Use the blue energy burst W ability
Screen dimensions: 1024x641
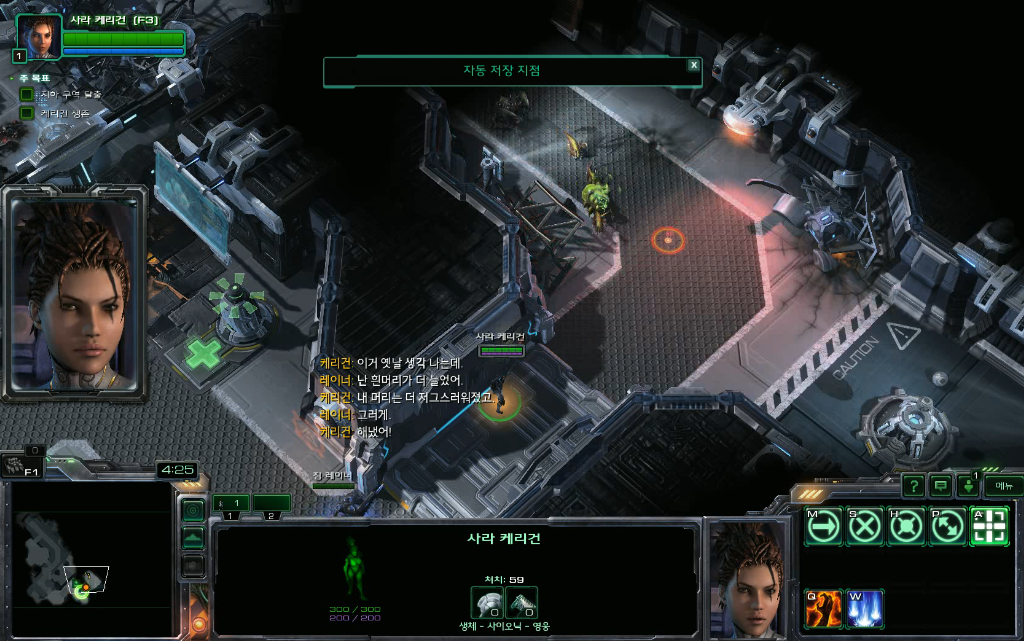[x=864, y=609]
